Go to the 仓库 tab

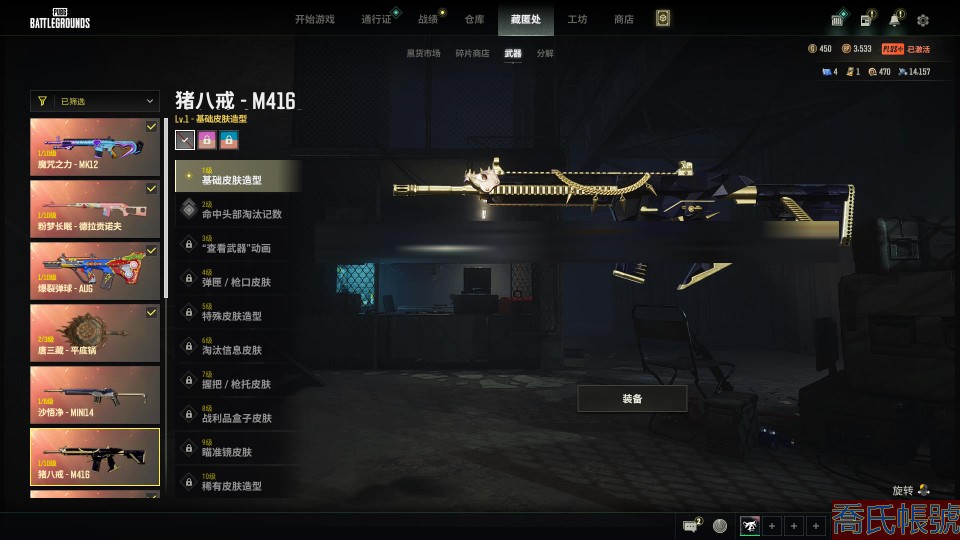point(474,19)
